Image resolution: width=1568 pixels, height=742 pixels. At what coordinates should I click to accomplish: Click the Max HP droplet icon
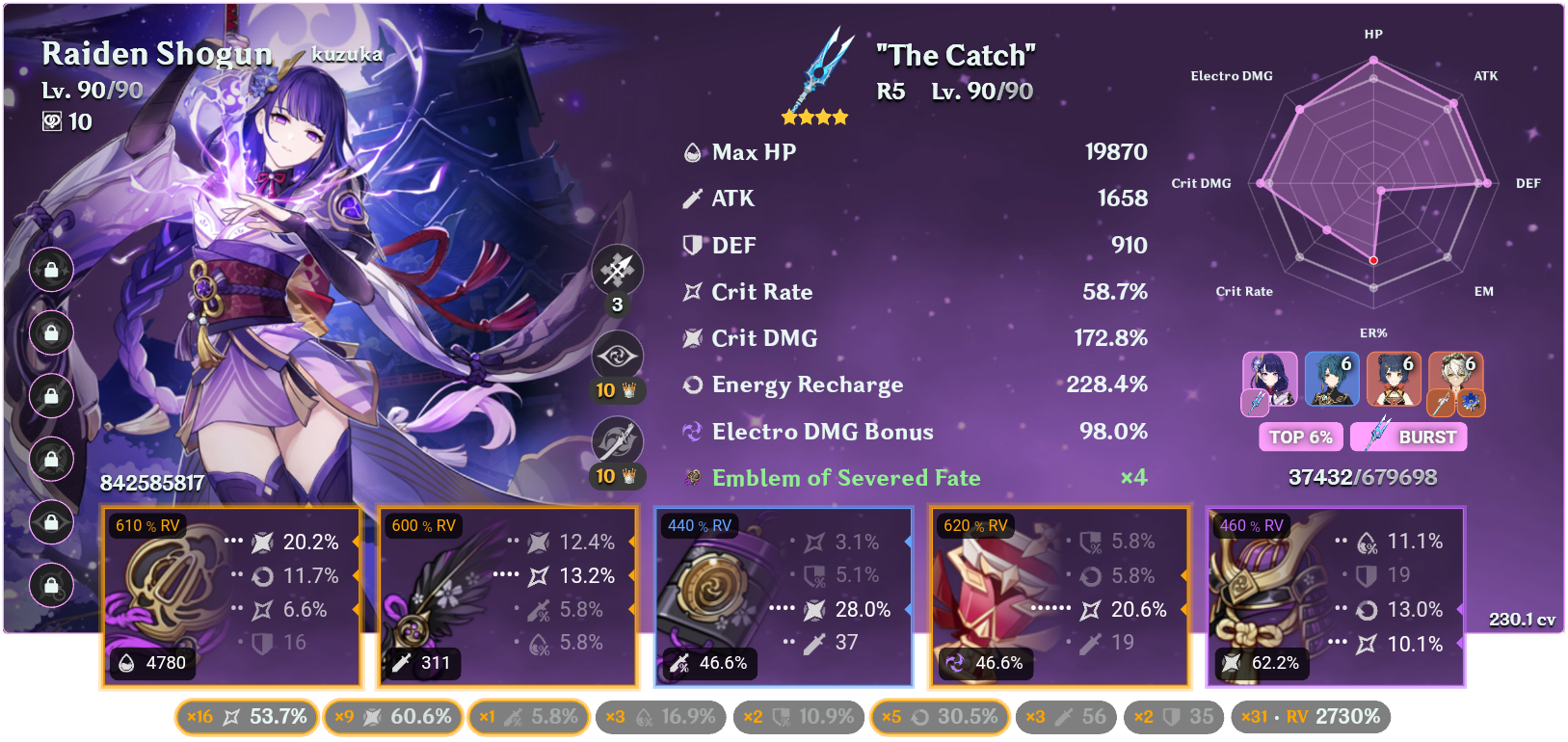[690, 151]
